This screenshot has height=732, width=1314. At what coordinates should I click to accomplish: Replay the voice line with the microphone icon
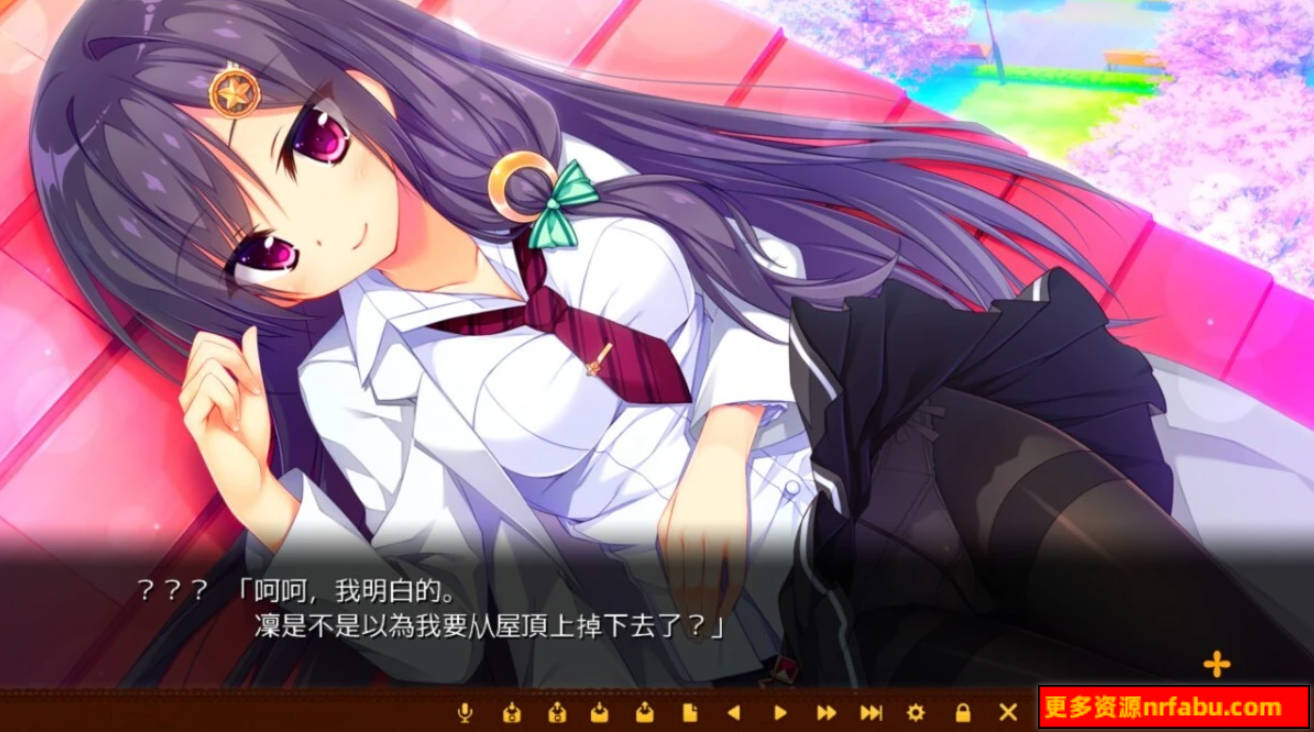click(465, 714)
